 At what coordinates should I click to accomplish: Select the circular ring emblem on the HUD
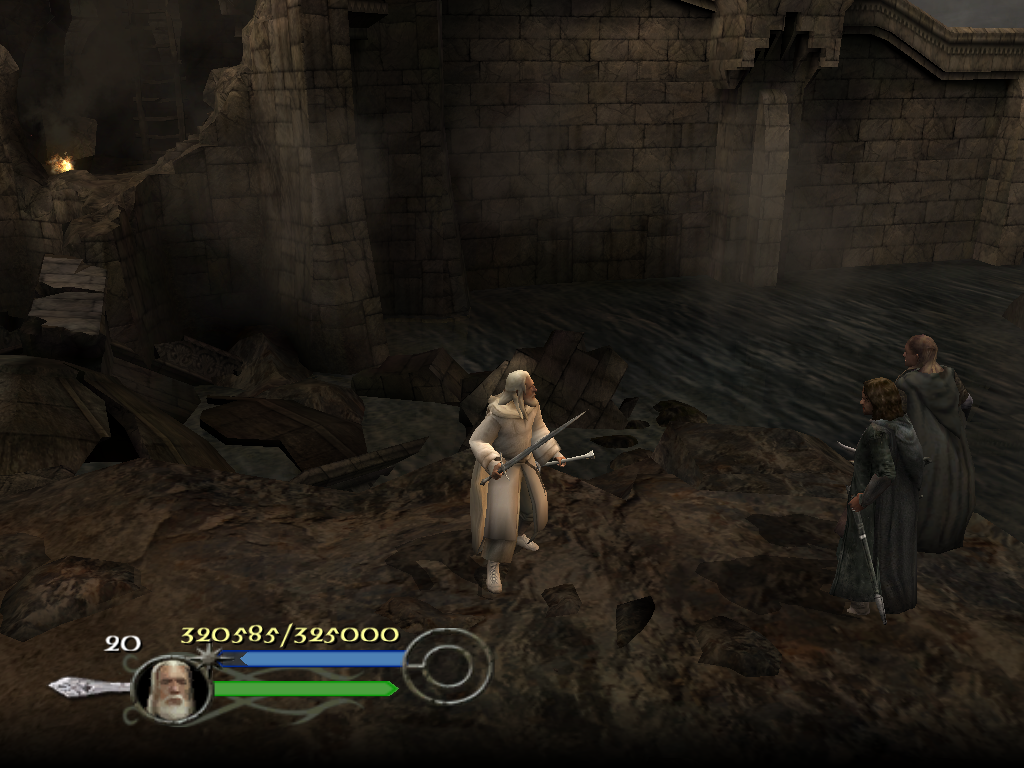click(449, 665)
